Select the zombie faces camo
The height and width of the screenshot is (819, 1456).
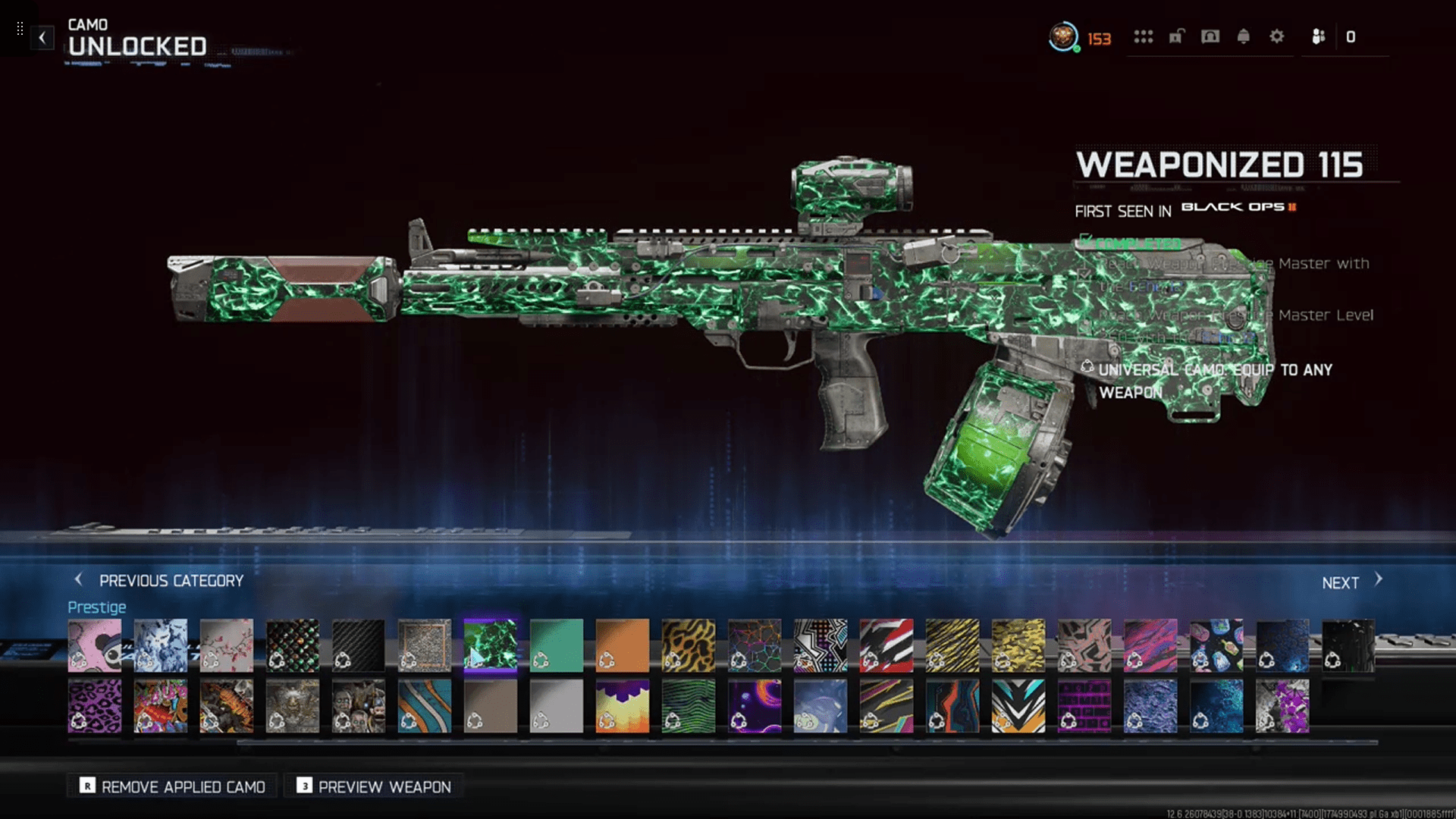(x=359, y=706)
